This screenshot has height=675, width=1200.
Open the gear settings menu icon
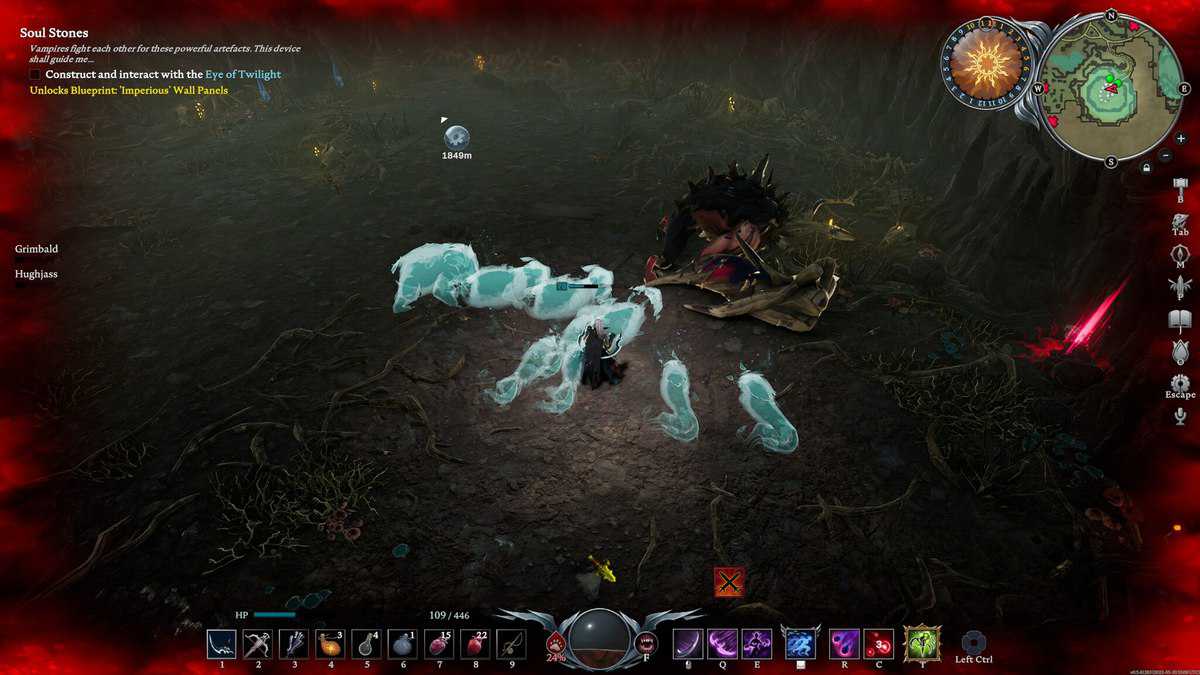1180,383
